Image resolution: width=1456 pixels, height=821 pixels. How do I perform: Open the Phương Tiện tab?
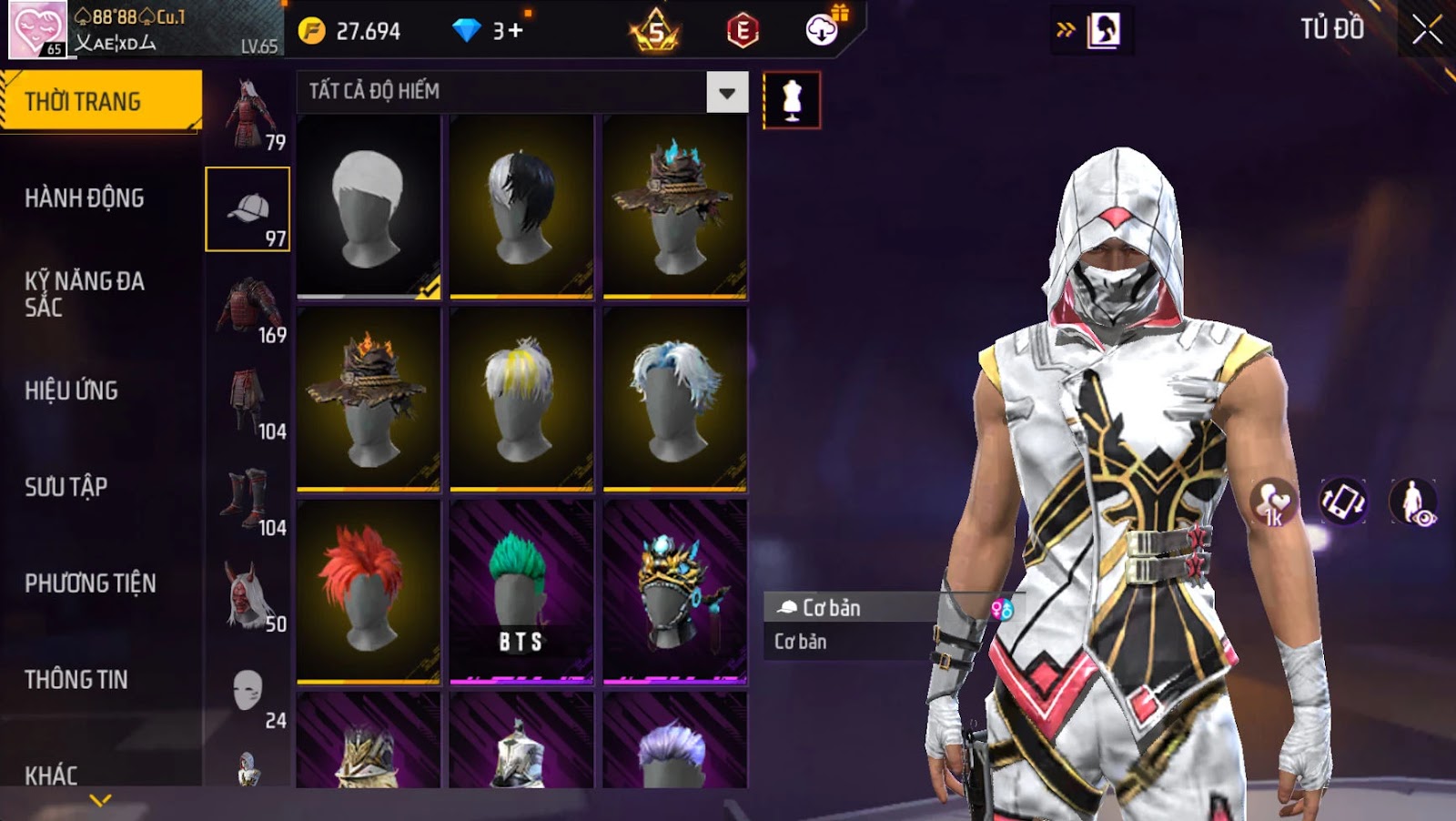pos(90,583)
